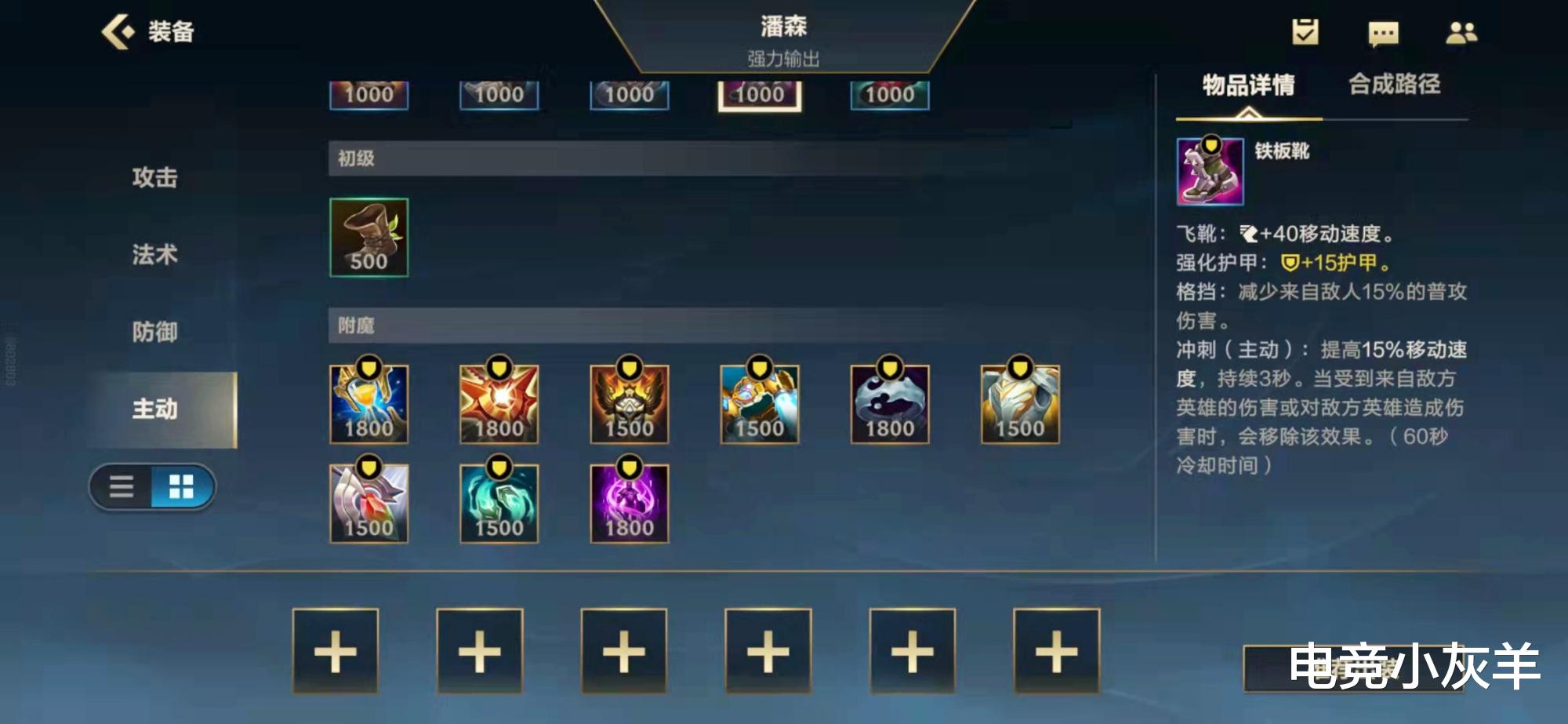Open the friends icon at top right
The image size is (1568, 724).
1460,33
